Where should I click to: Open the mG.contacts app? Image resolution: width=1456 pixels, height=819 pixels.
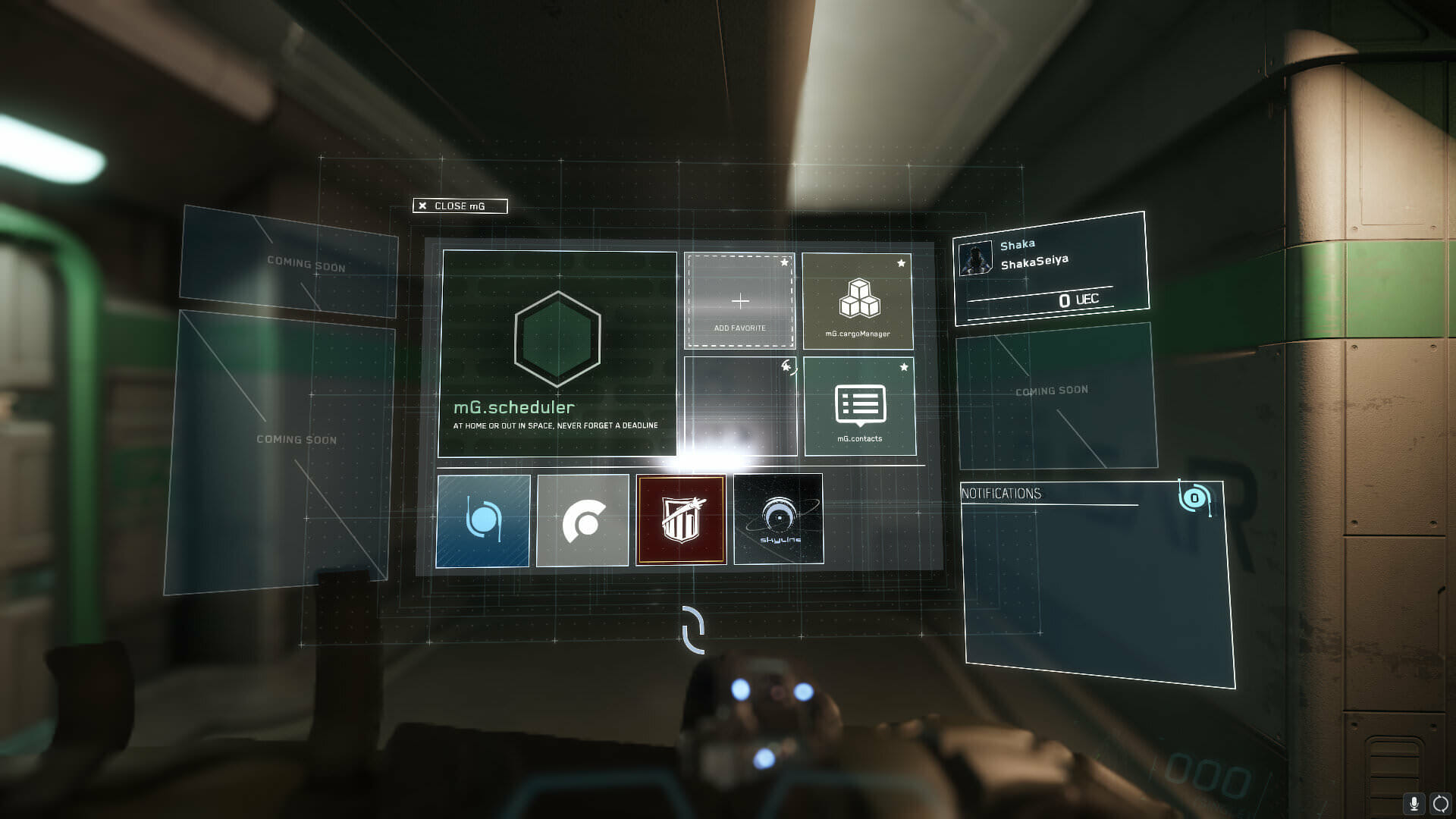859,406
